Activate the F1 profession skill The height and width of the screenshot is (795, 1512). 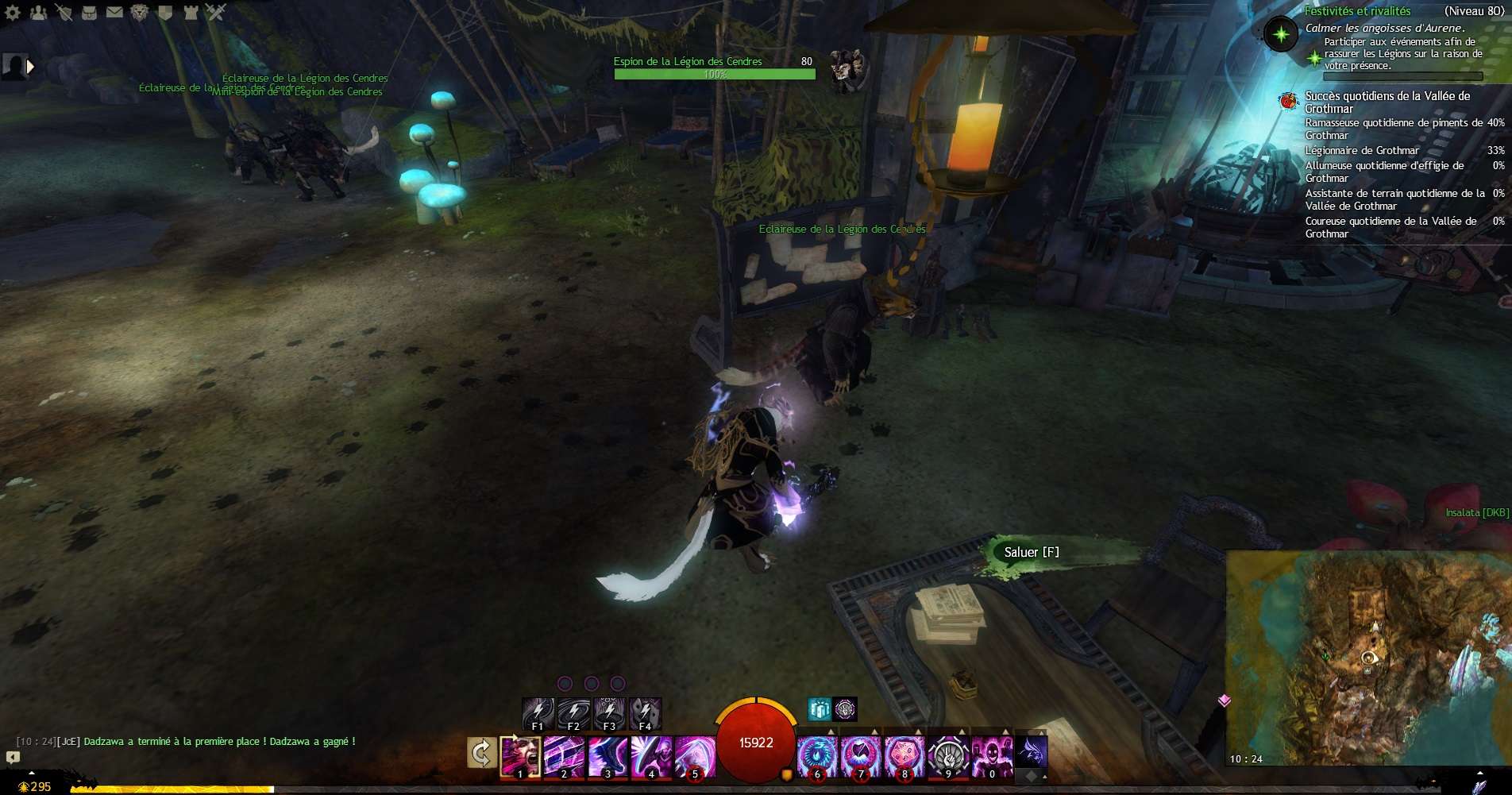coord(538,712)
